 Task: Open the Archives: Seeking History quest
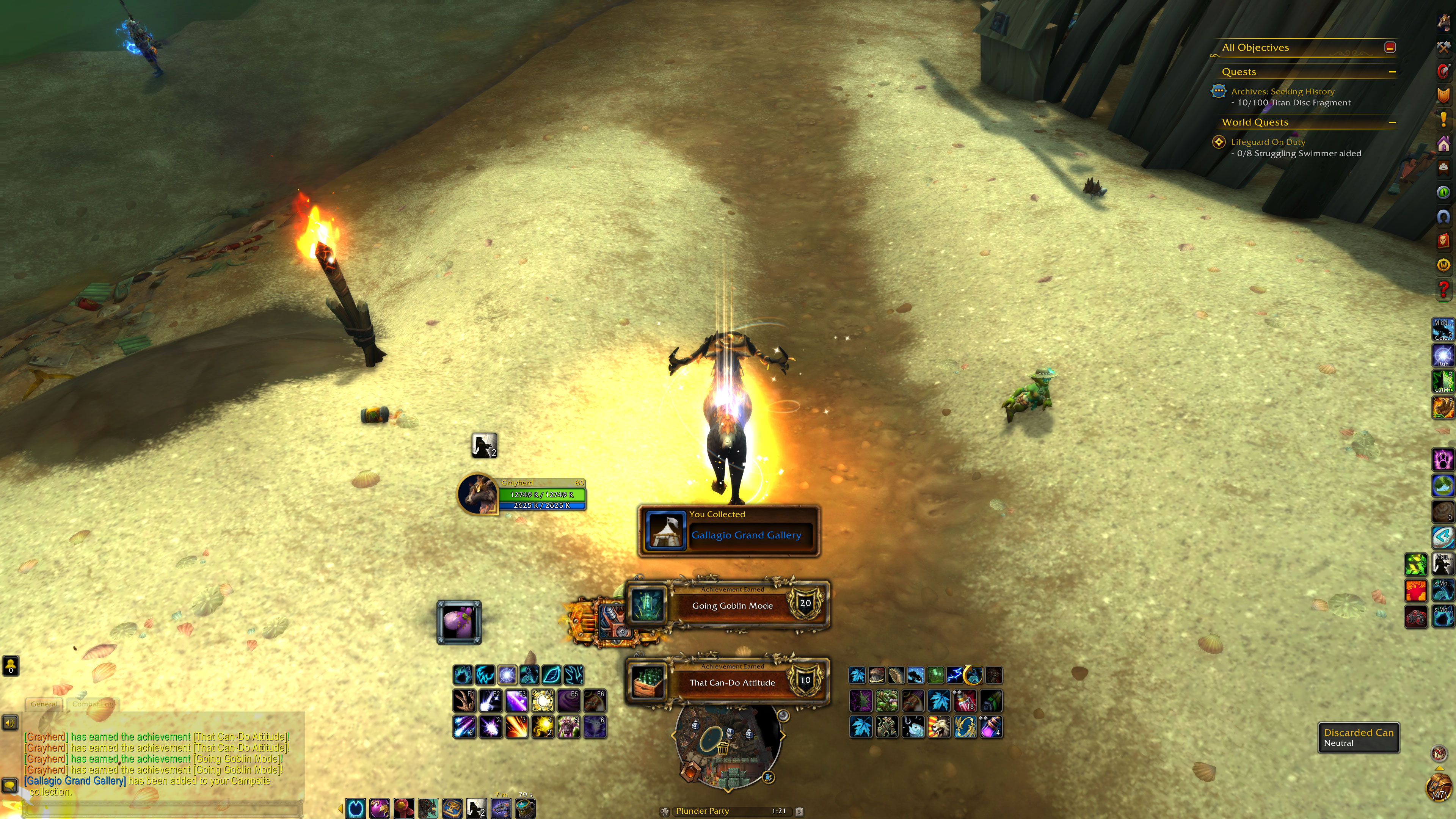pyautogui.click(x=1282, y=91)
